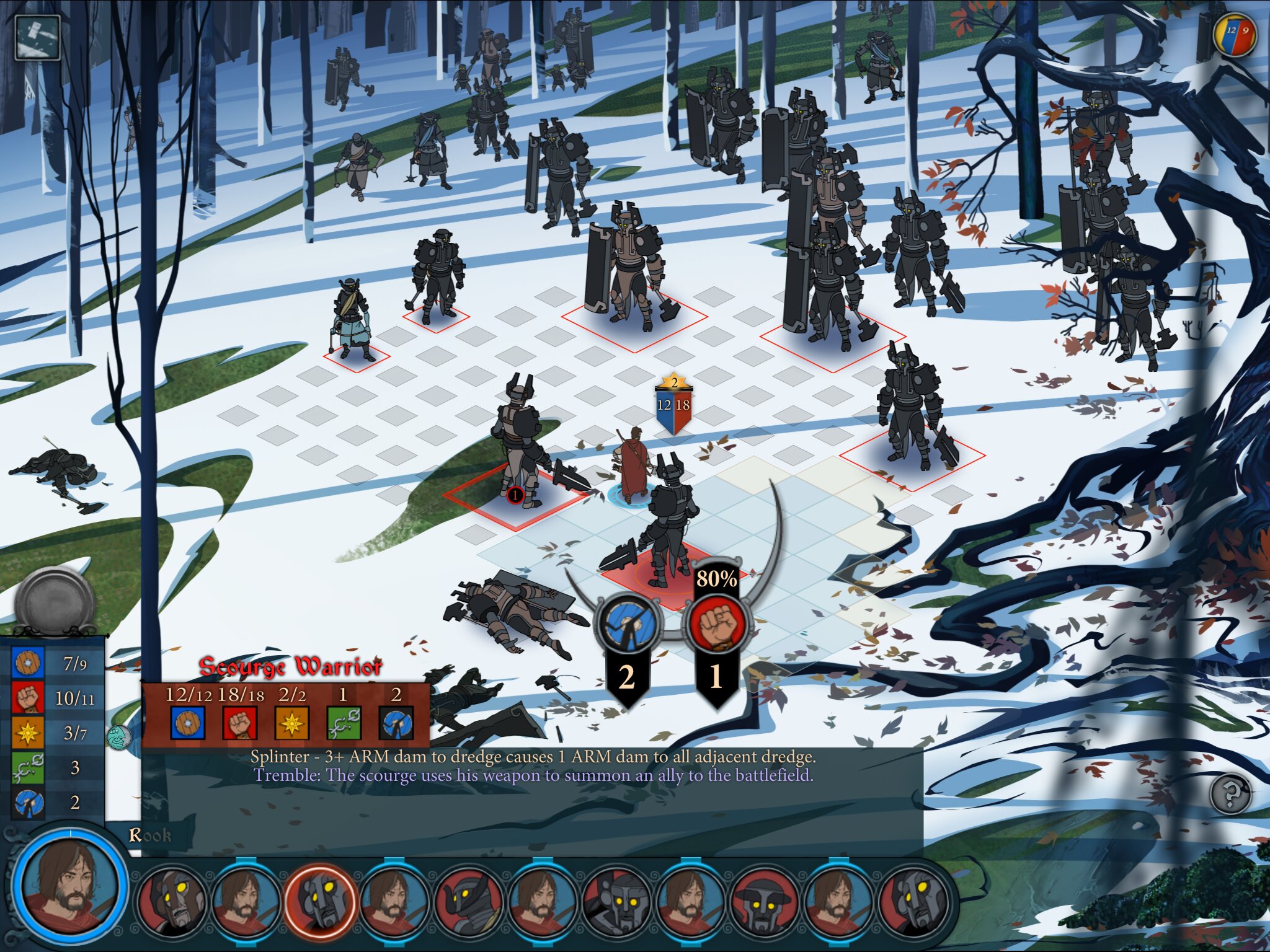Screen dimensions: 1270x952
Task: Click the Scourge Warrior's armor break icon
Action: [396, 722]
